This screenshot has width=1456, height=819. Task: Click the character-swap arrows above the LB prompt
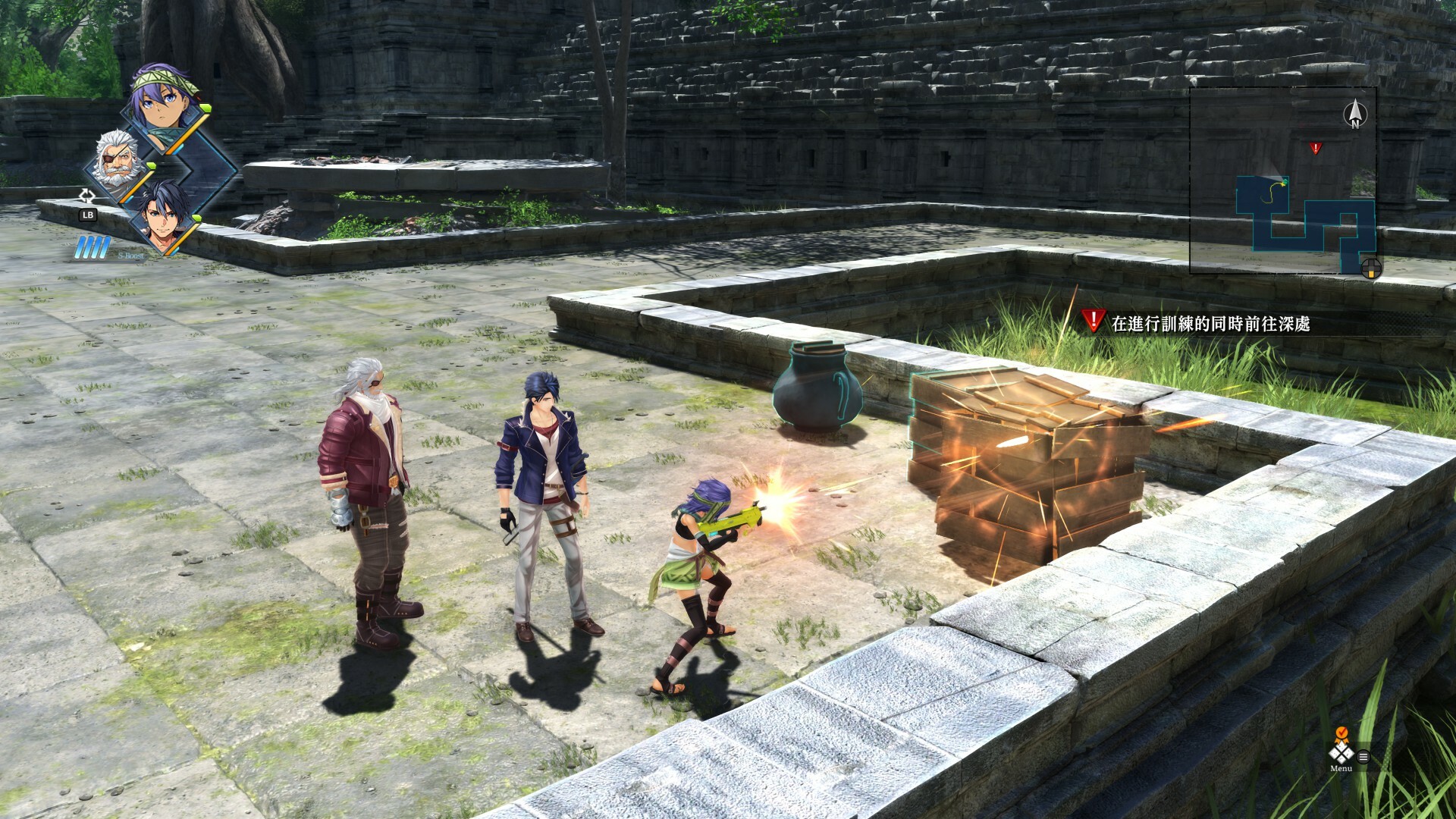click(x=86, y=196)
